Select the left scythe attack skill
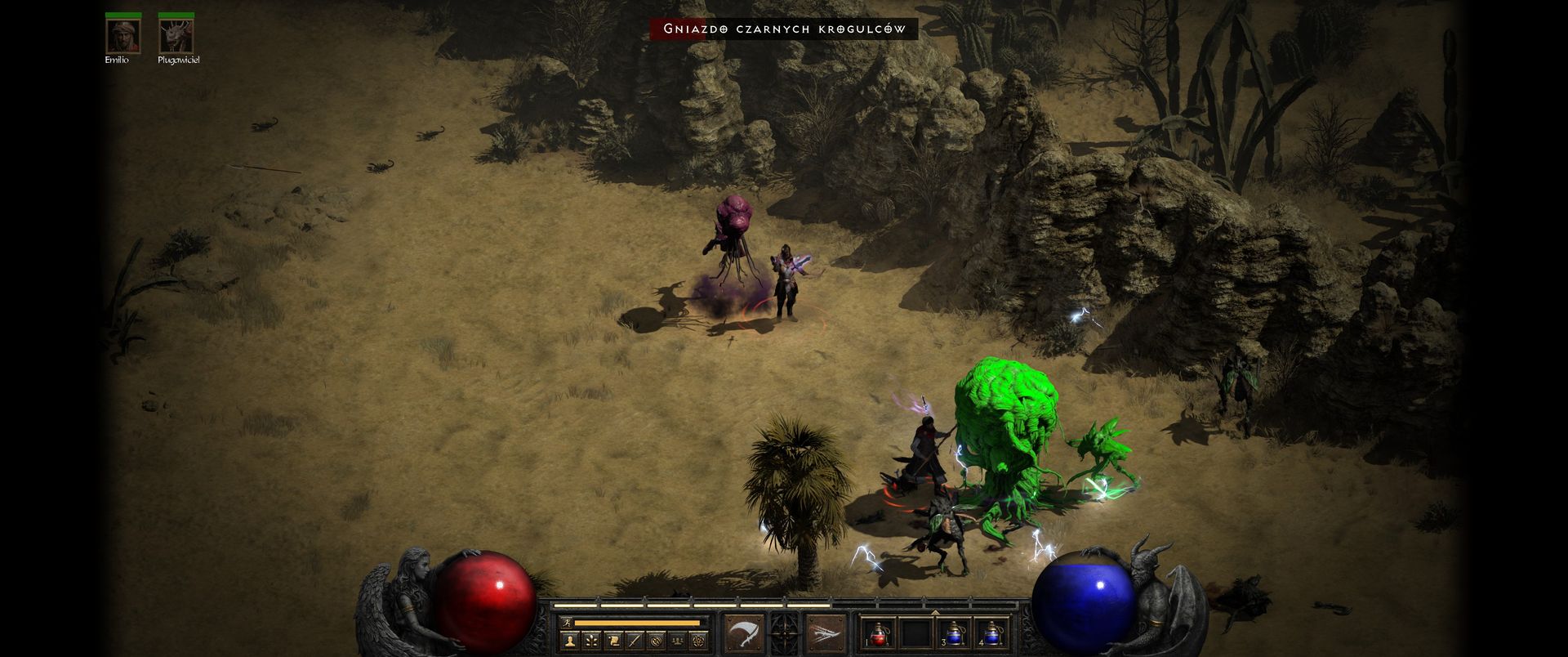 (743, 632)
